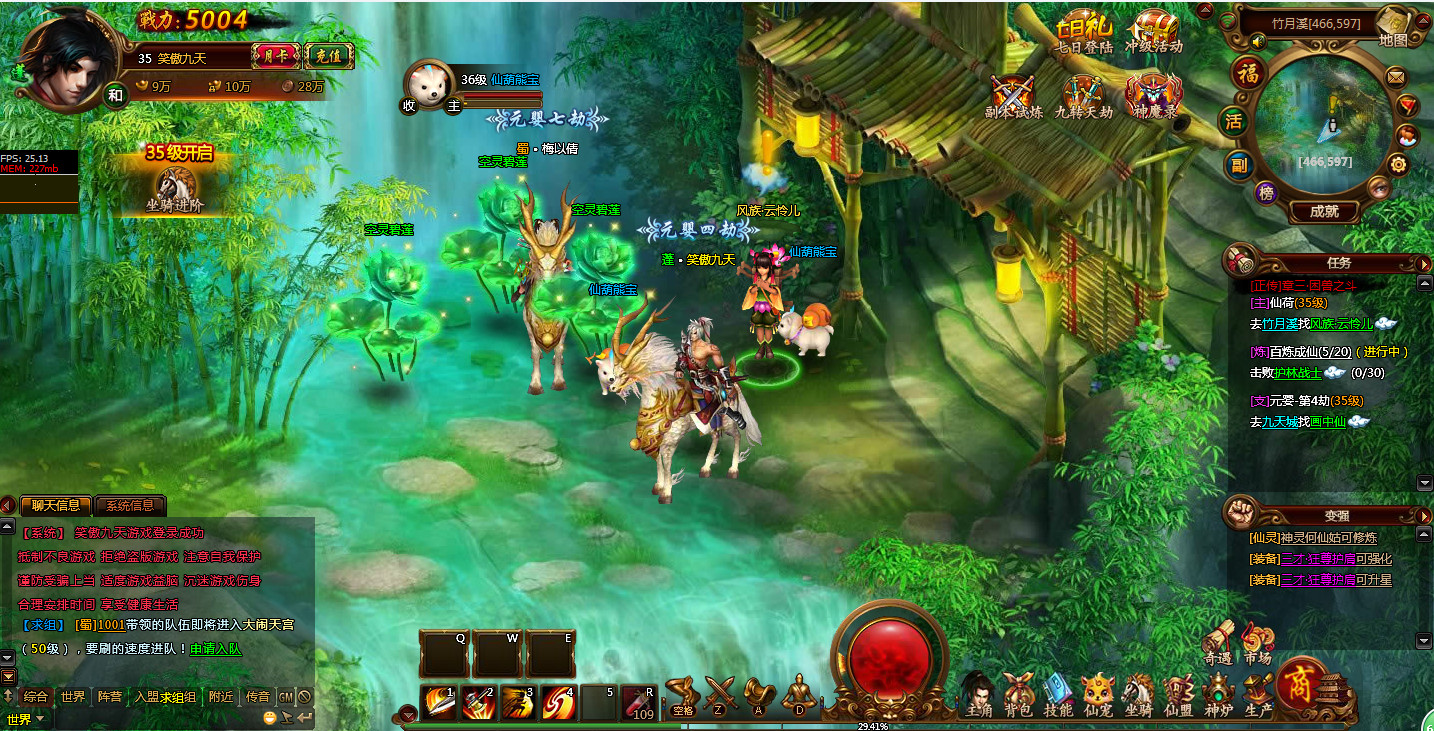
Task: Open the 技能 skills book
Action: pos(1058,694)
